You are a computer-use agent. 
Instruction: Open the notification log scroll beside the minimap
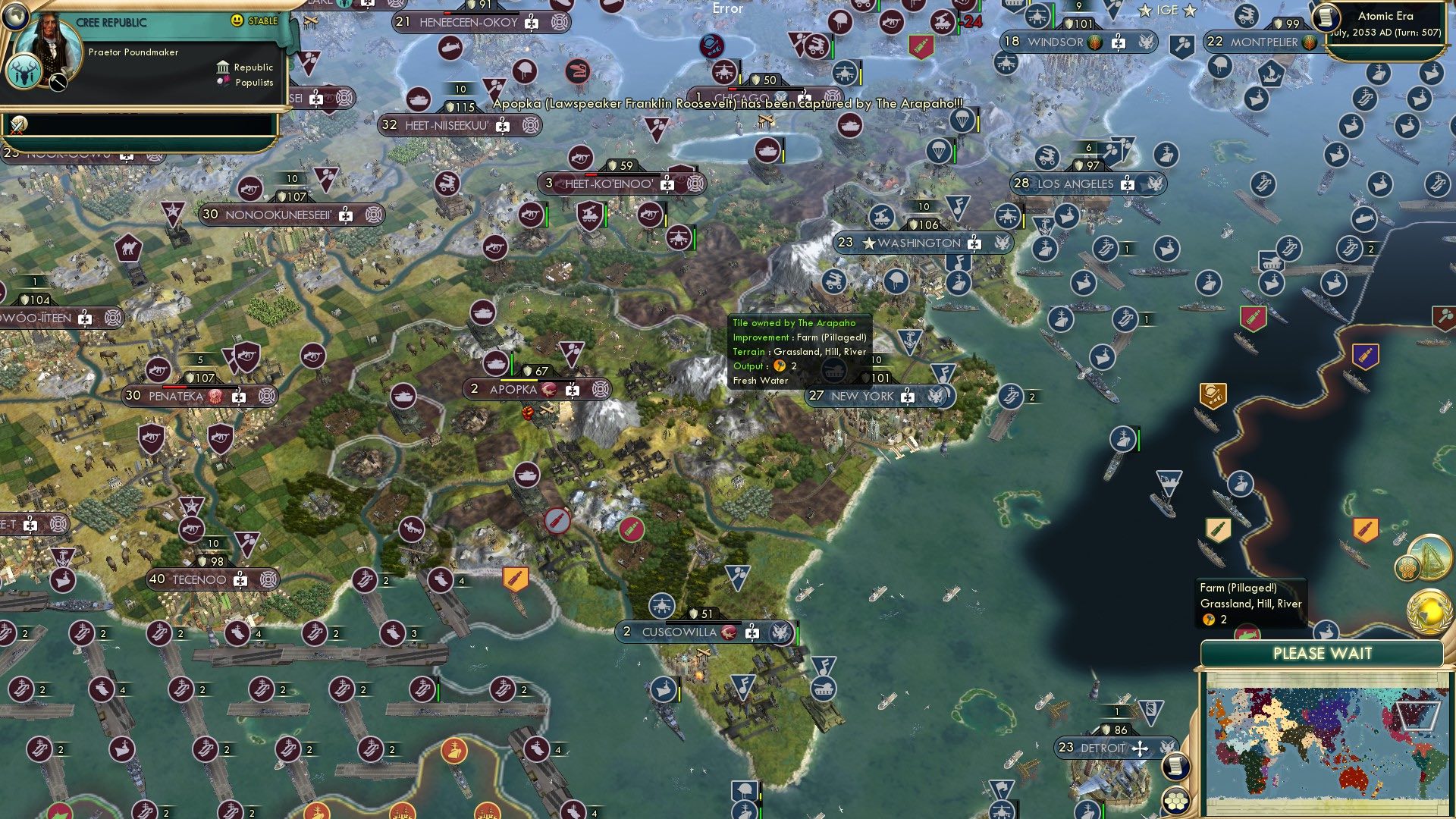coord(1175,768)
